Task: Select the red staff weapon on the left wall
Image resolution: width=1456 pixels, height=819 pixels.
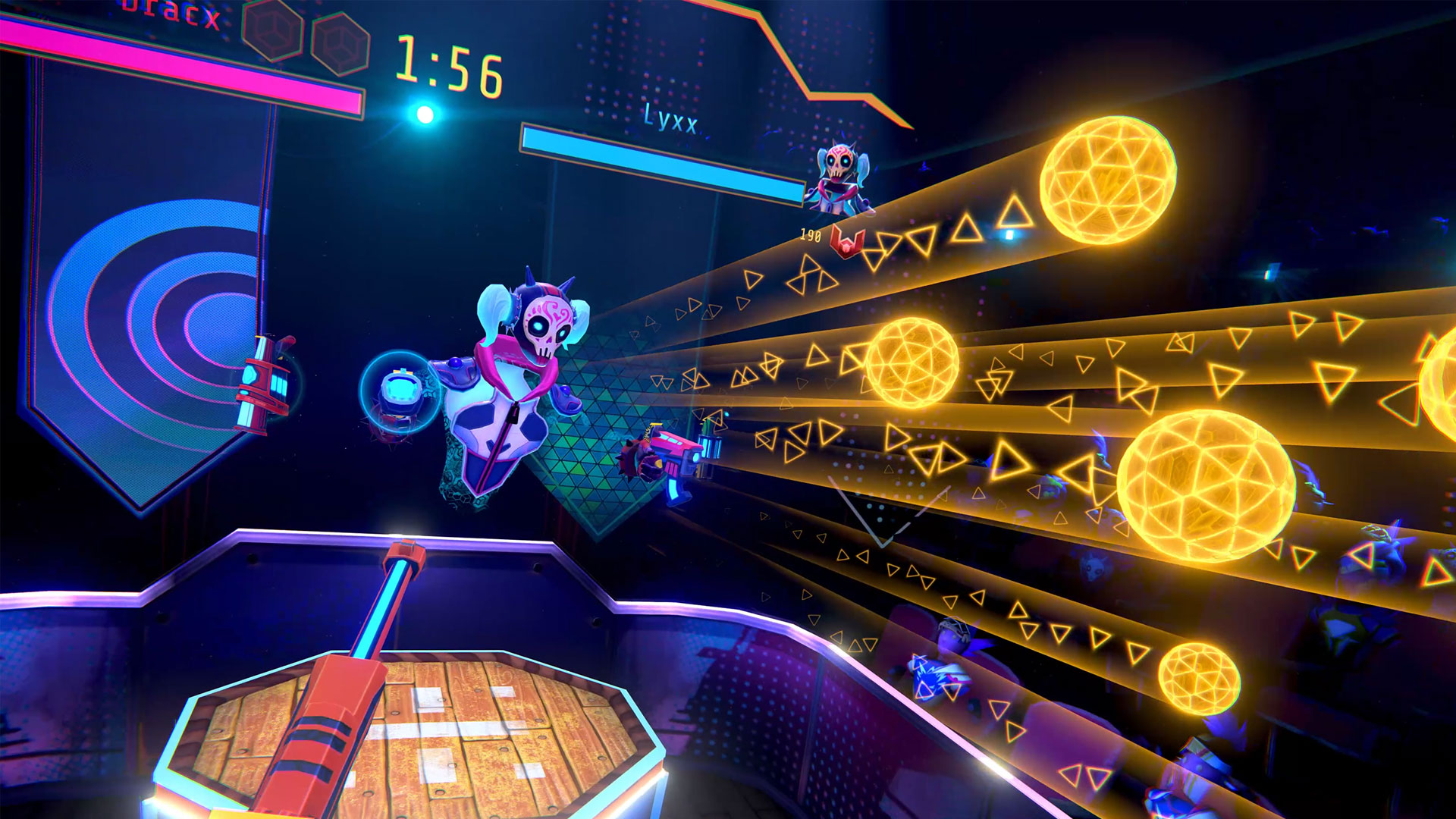Action: tap(262, 379)
